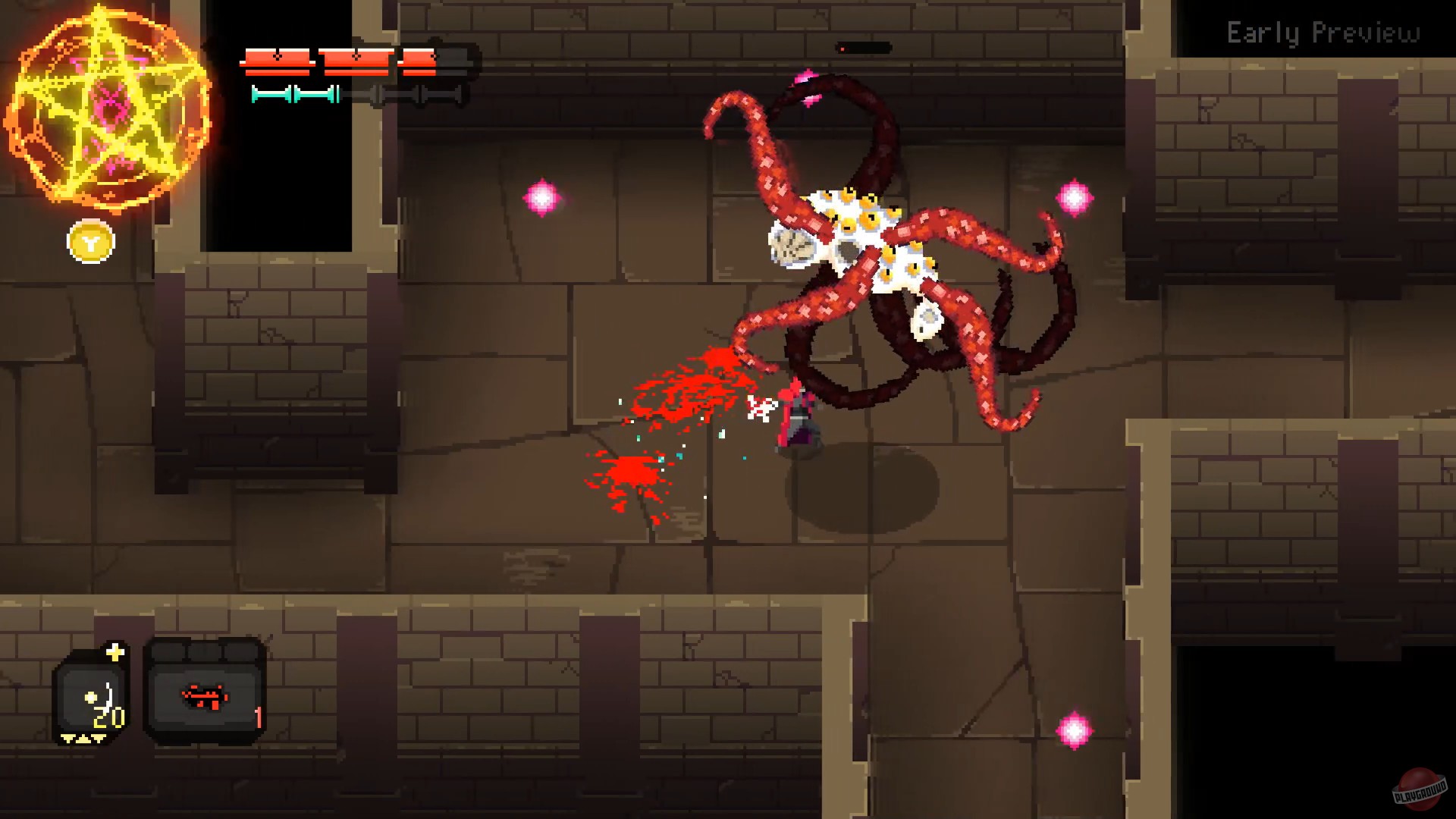Click the first red health segment

point(277,57)
